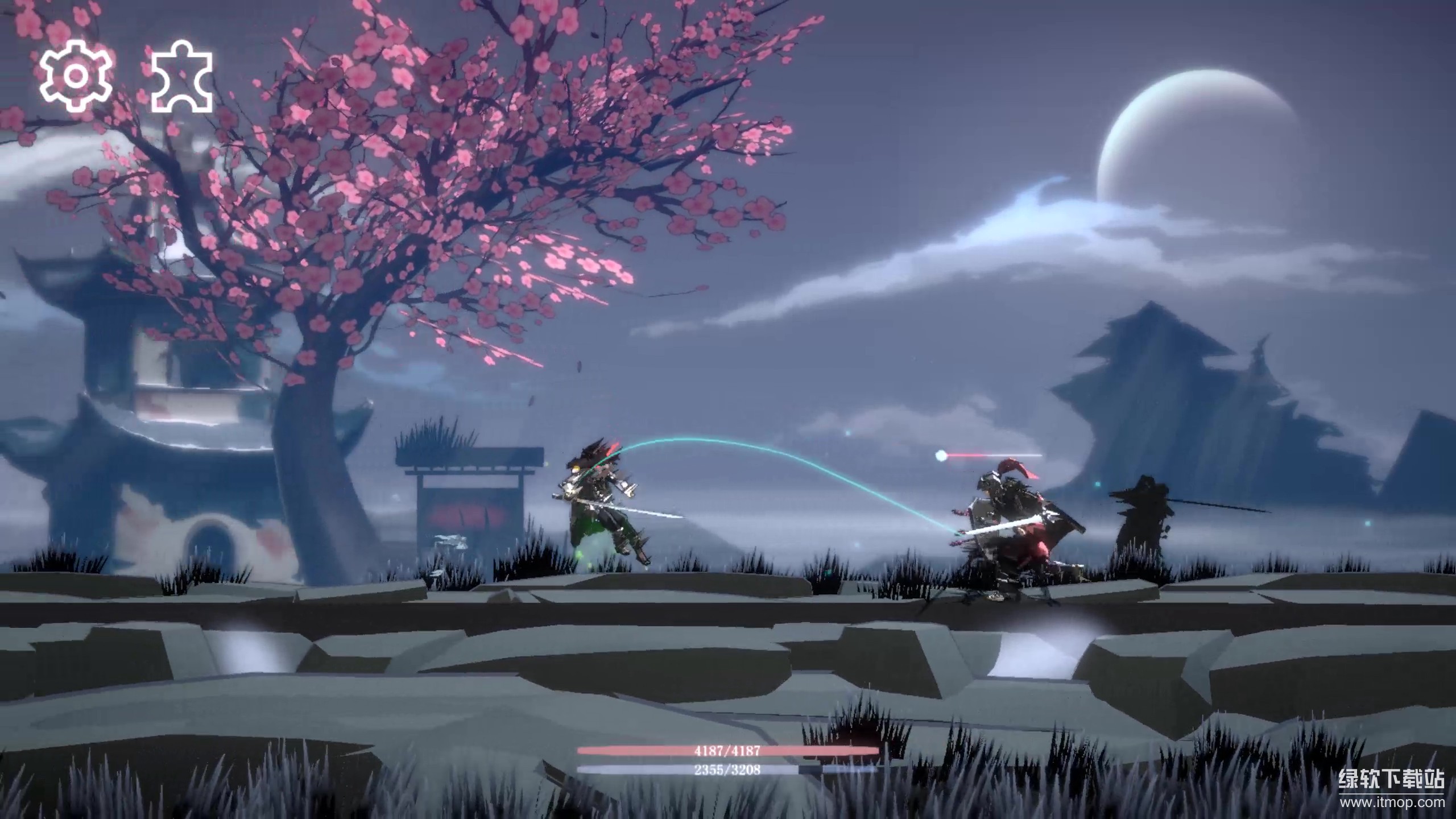Open the puzzle piece menu

coord(182,77)
